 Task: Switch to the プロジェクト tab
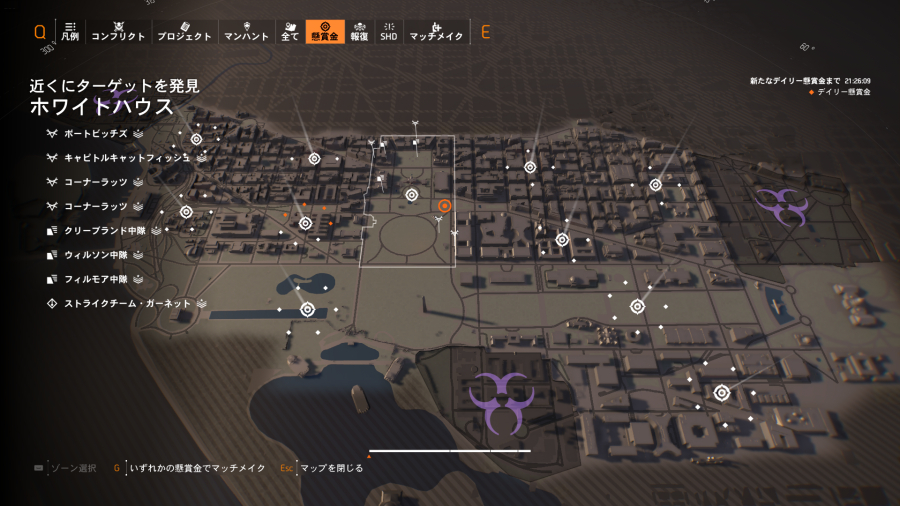pos(184,31)
